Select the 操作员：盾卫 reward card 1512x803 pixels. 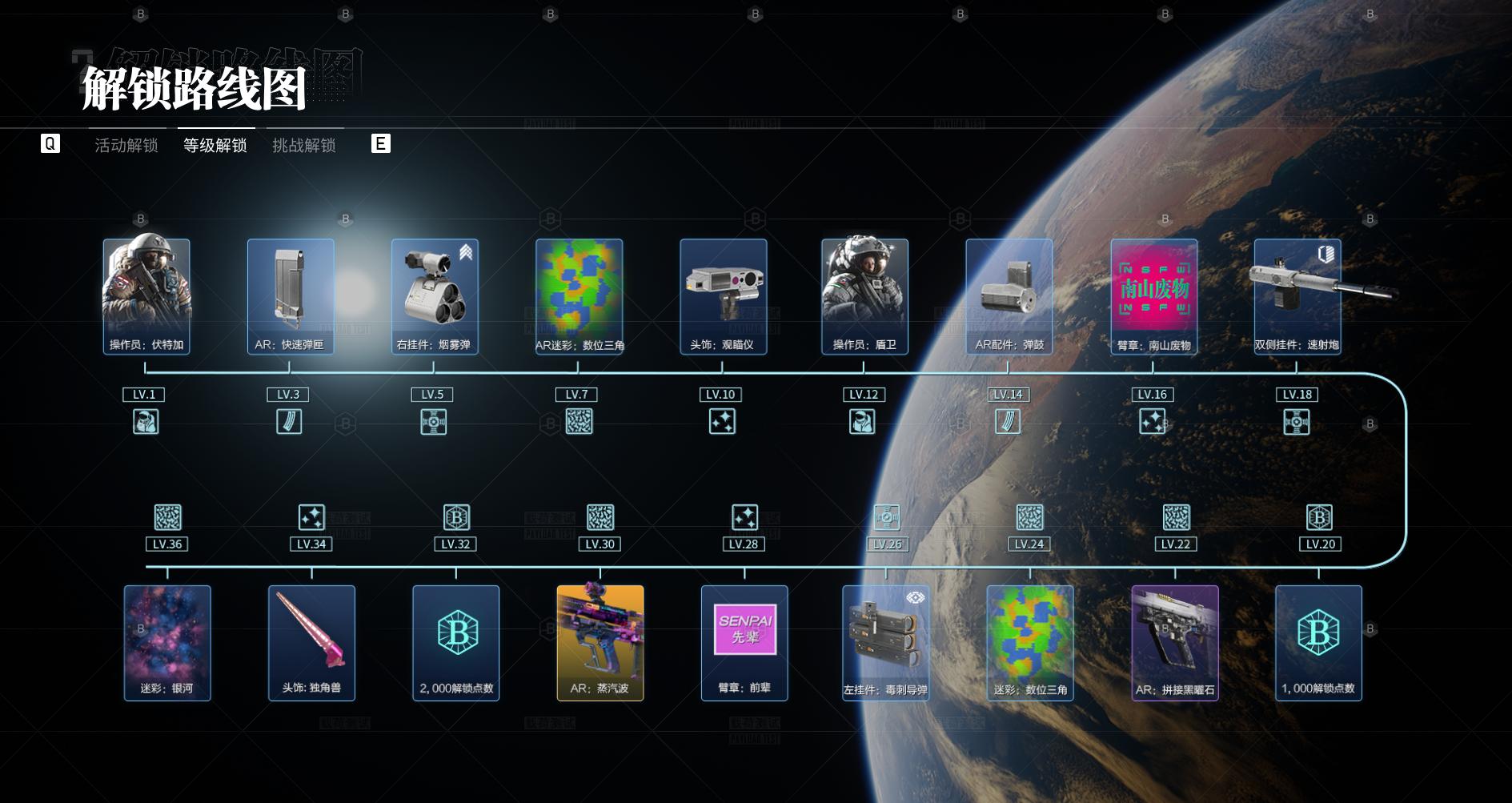click(x=864, y=296)
